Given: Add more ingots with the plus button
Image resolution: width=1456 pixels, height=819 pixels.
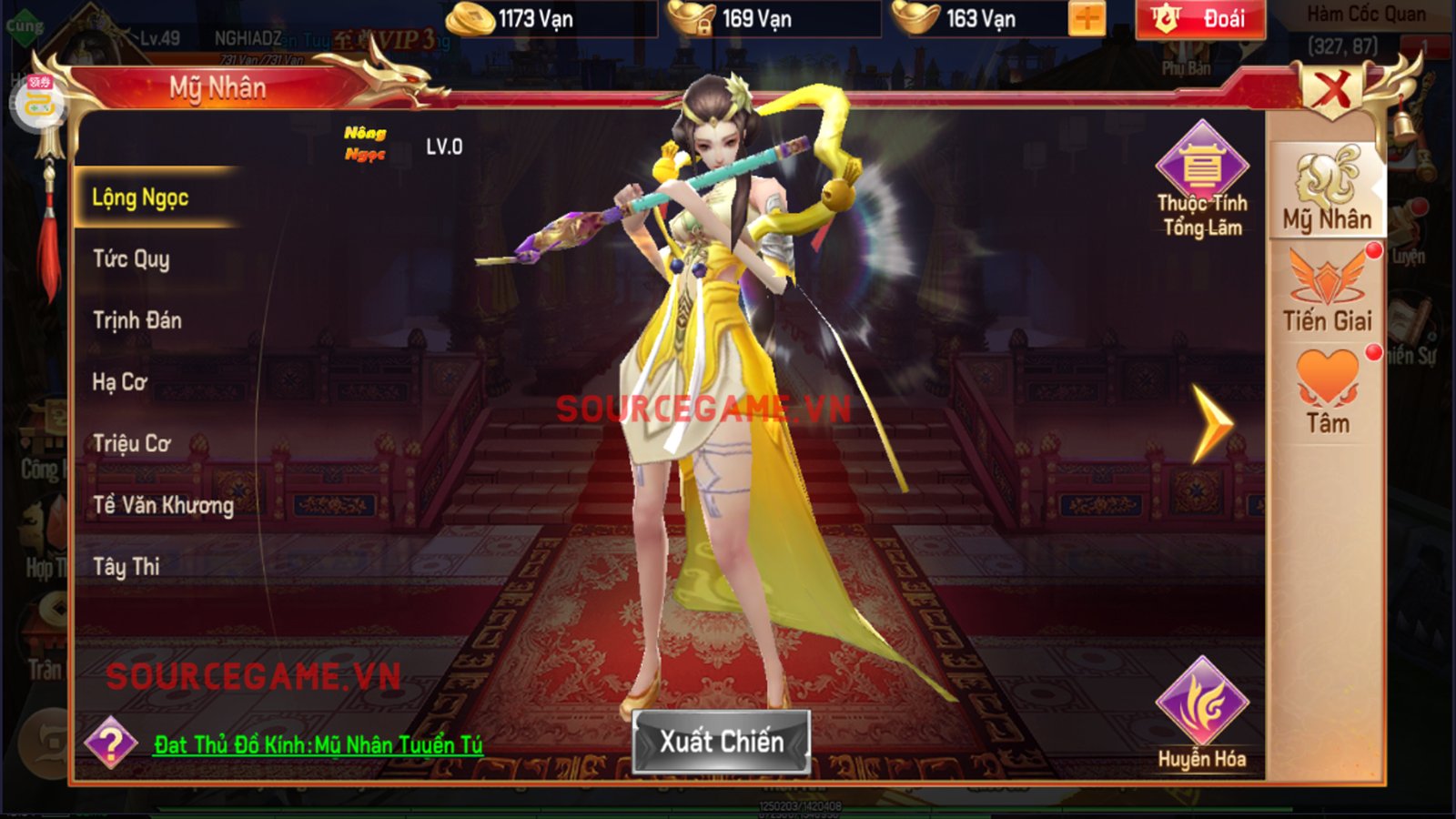Looking at the screenshot, I should click(x=1087, y=18).
